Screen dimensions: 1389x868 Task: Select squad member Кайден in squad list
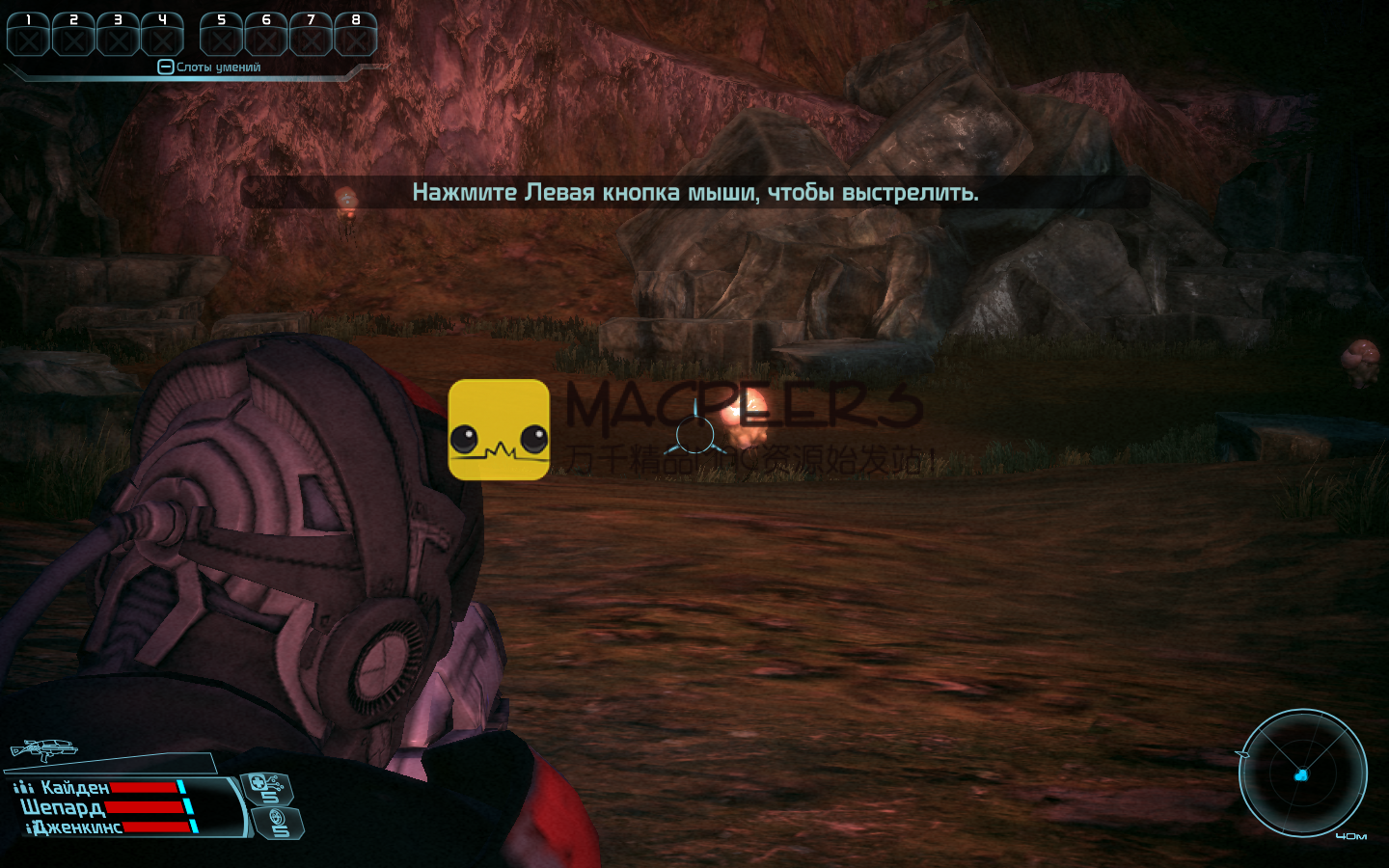[75, 788]
